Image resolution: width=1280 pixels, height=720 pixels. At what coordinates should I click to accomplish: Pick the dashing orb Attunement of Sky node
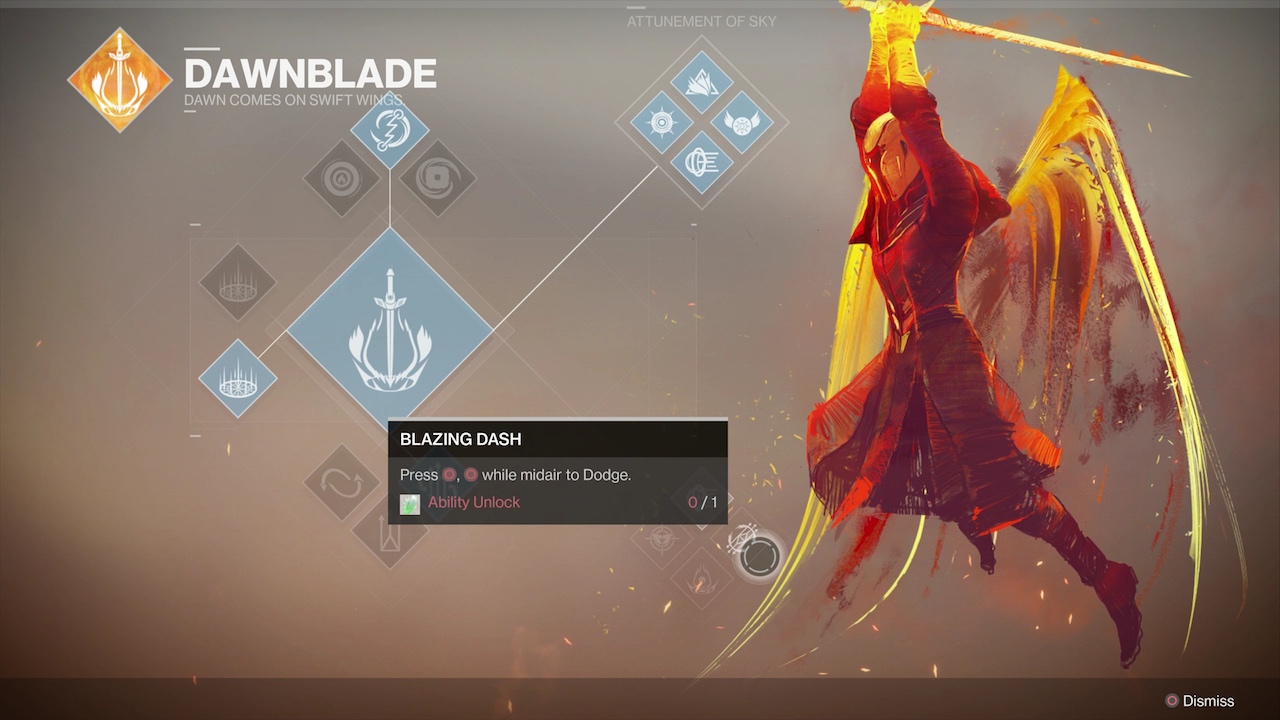pos(701,162)
